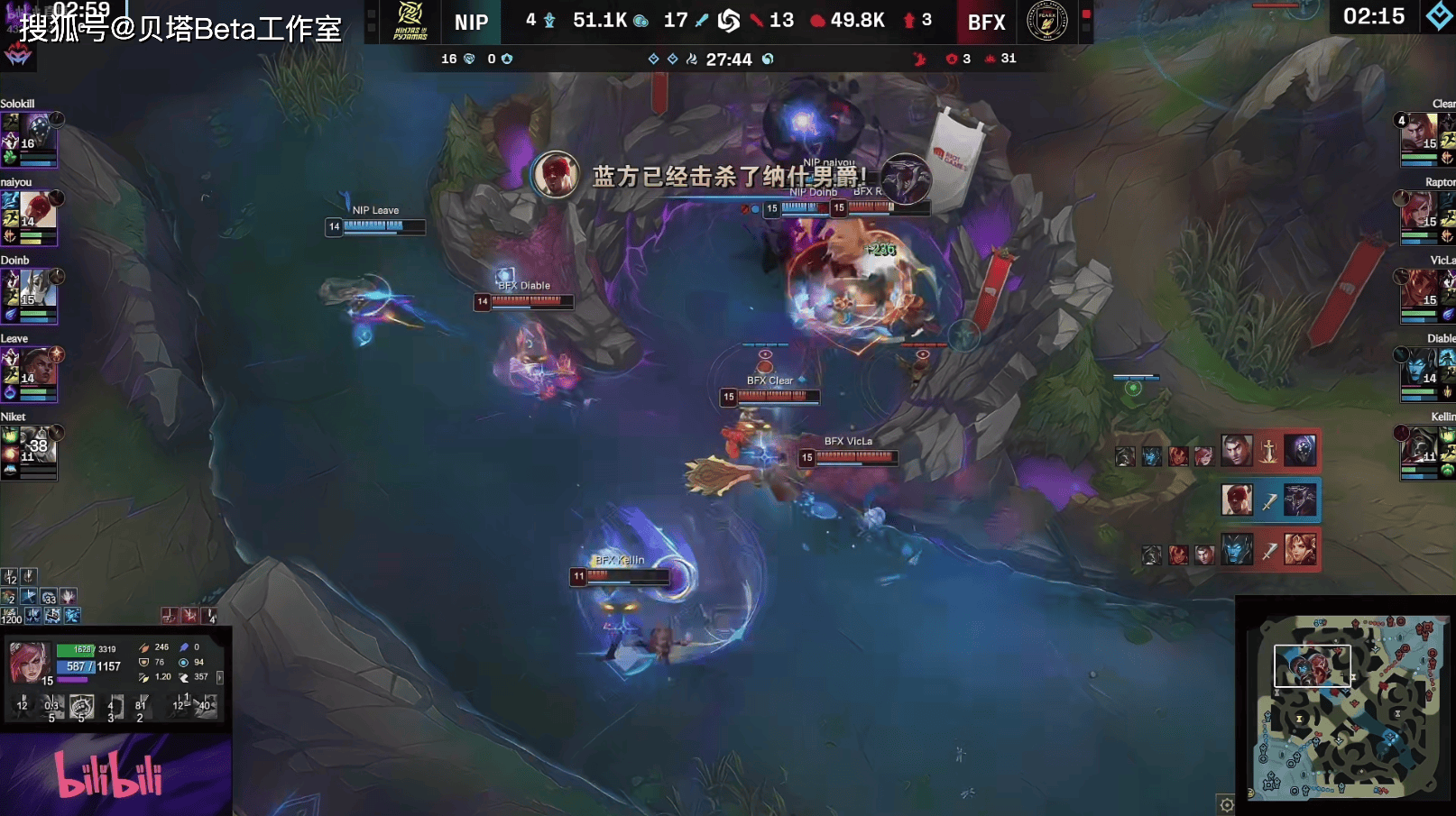Select Solokill's champion portrait
1456x816 pixels.
pyautogui.click(x=38, y=135)
